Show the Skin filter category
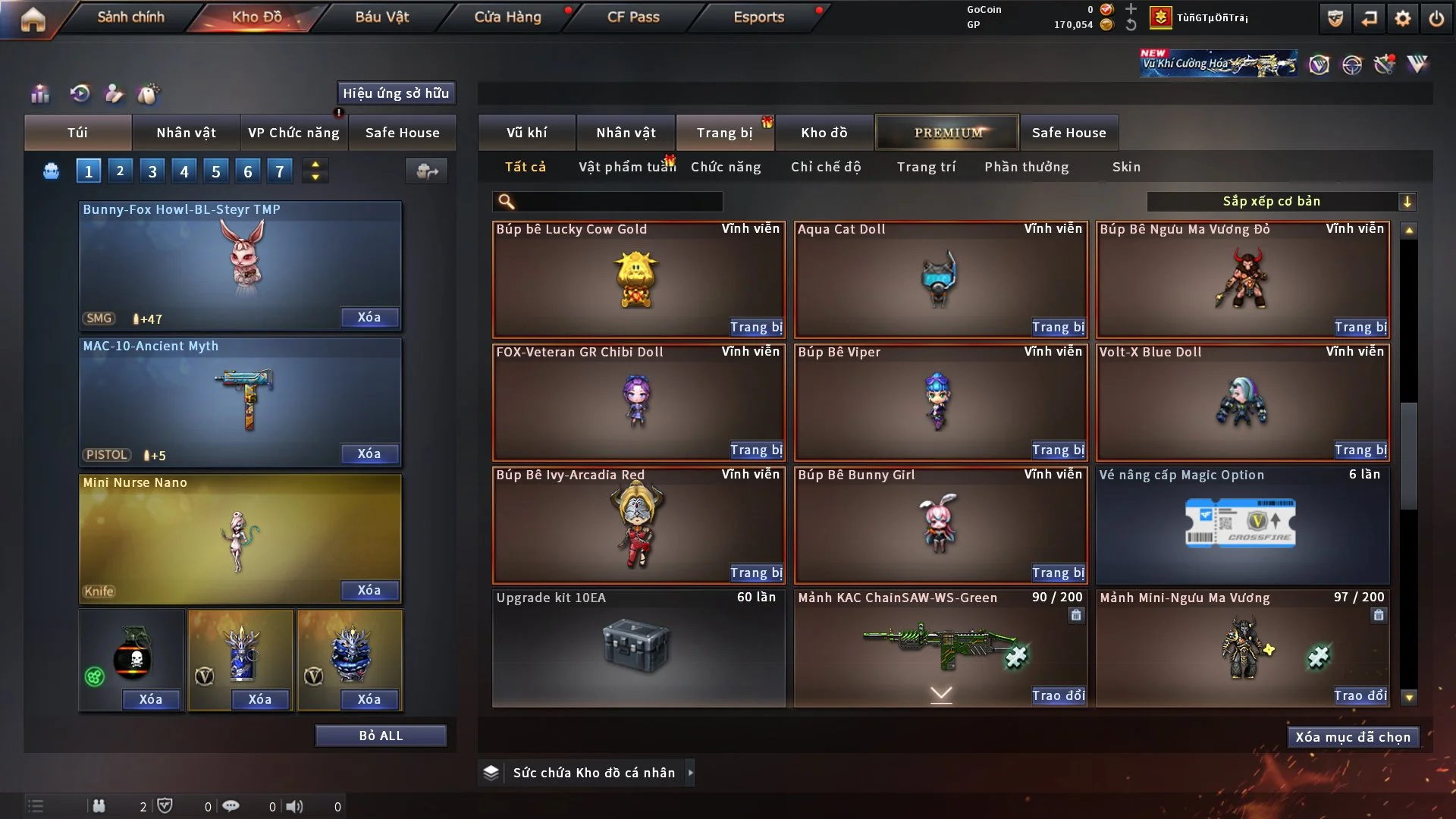 point(1126,167)
